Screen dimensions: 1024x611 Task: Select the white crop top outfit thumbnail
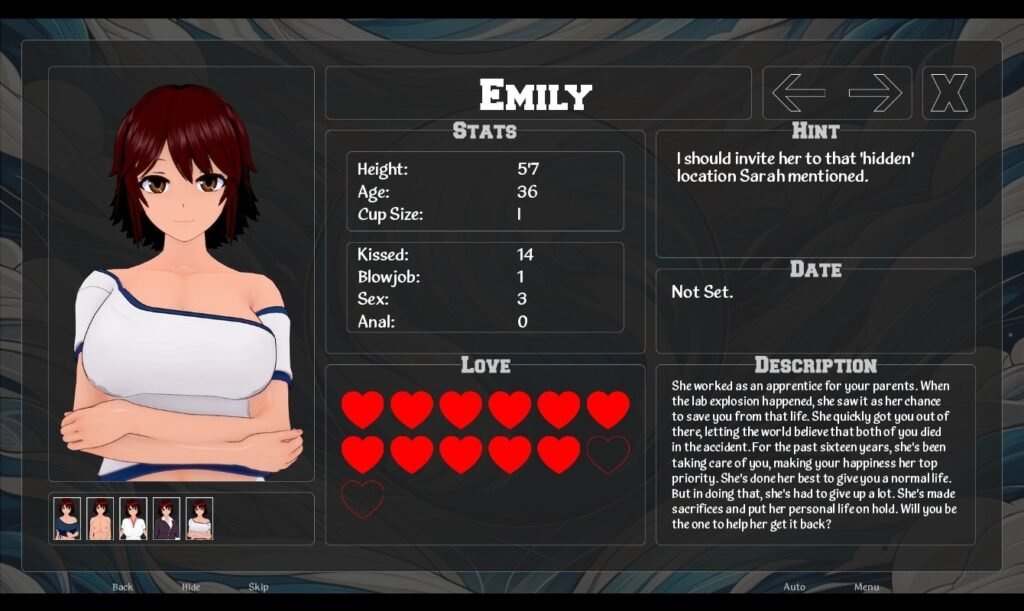(199, 519)
